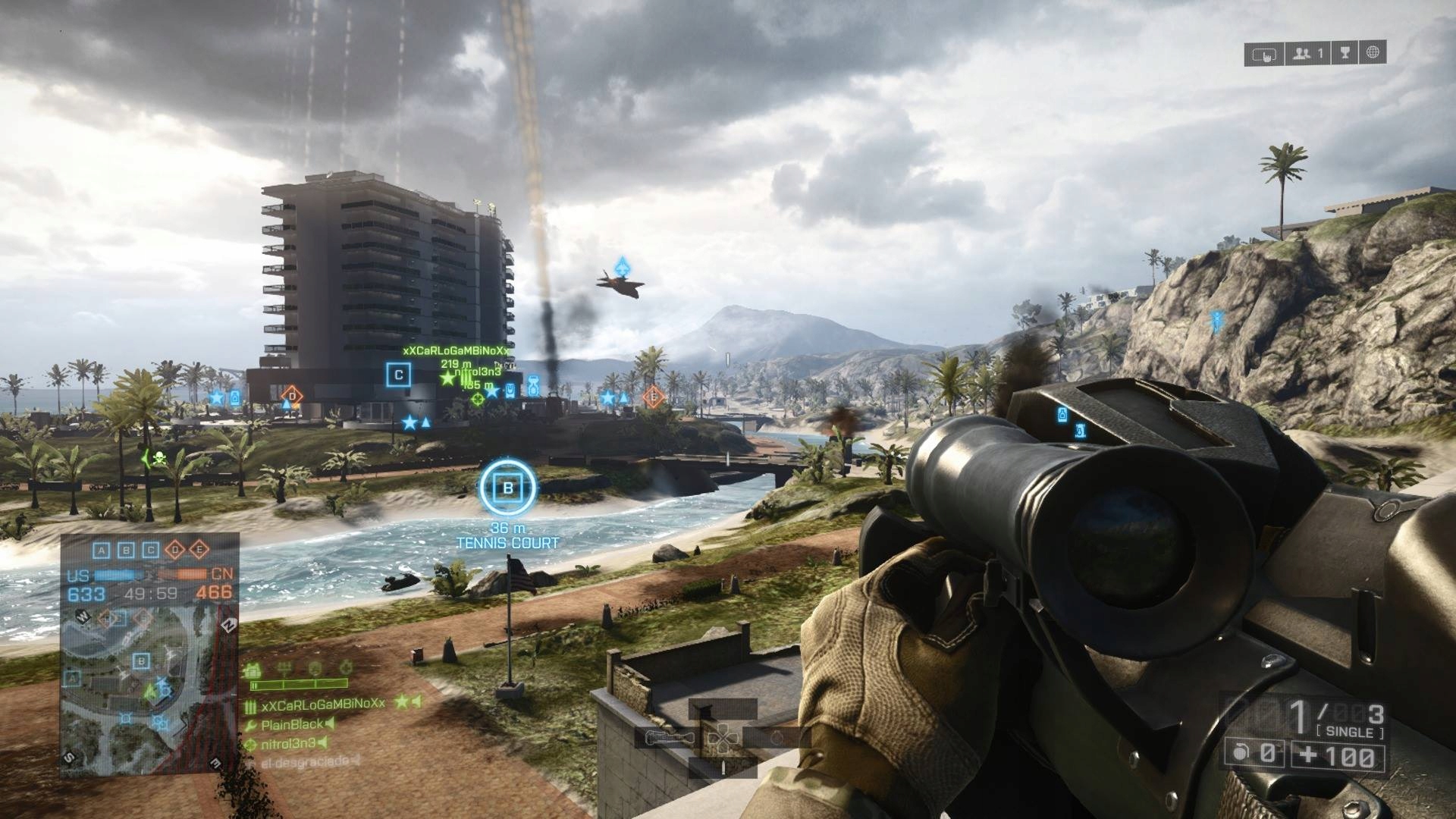Image resolution: width=1456 pixels, height=819 pixels.
Task: Expand objective B marker at Tennis Court
Action: 507,486
